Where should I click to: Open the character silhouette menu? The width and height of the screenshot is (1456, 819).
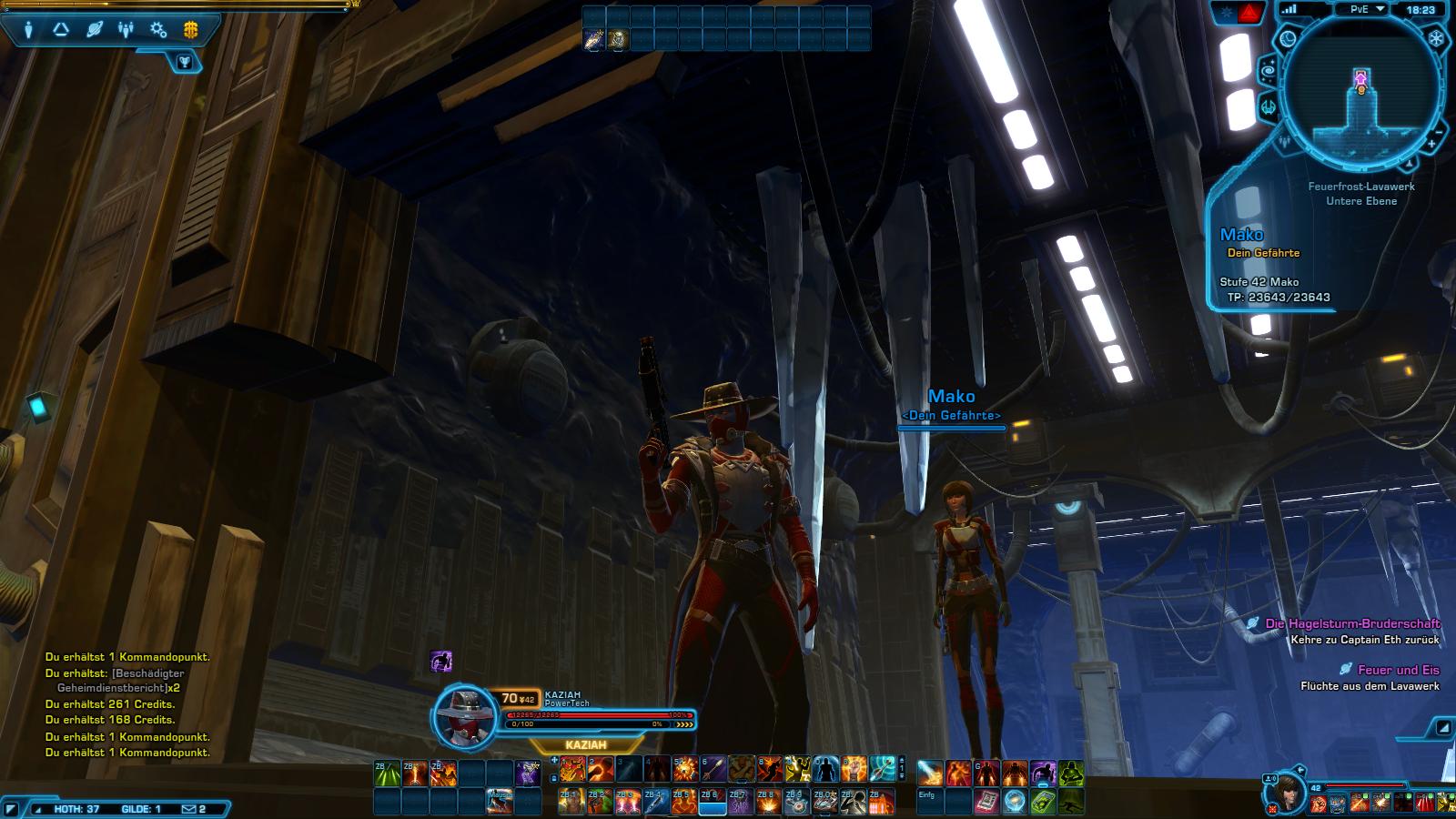[x=29, y=30]
